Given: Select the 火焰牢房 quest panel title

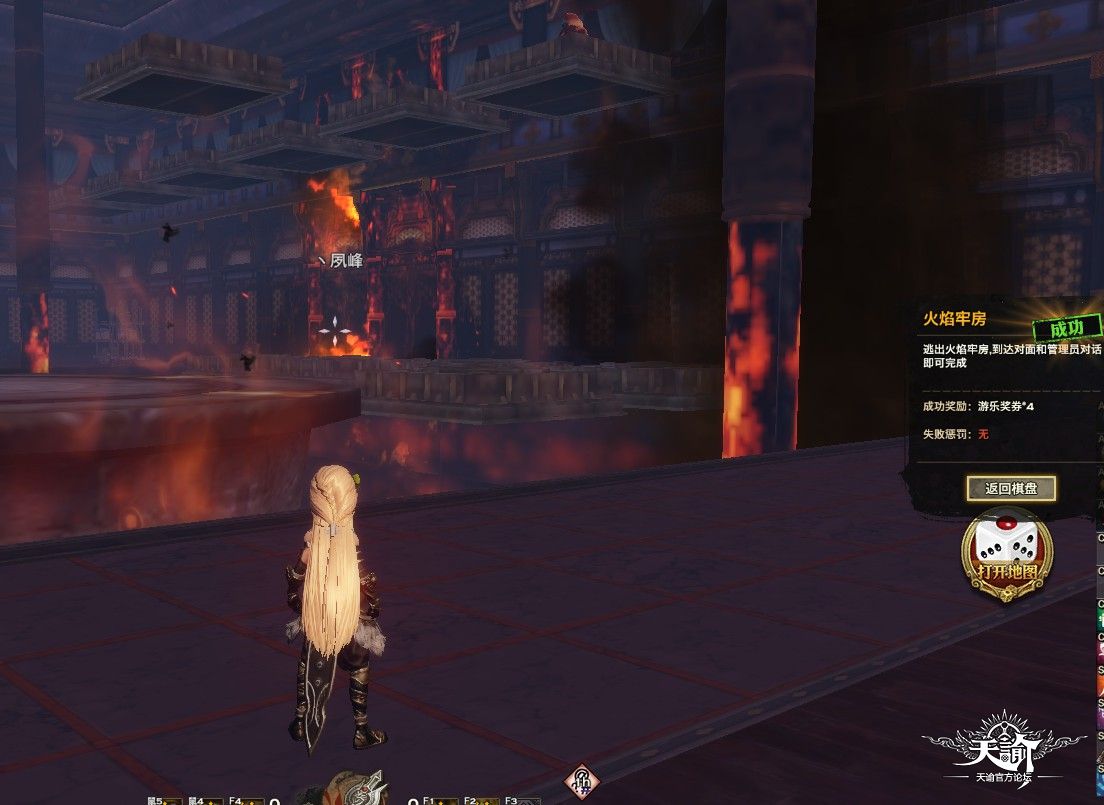Looking at the screenshot, I should click(954, 319).
